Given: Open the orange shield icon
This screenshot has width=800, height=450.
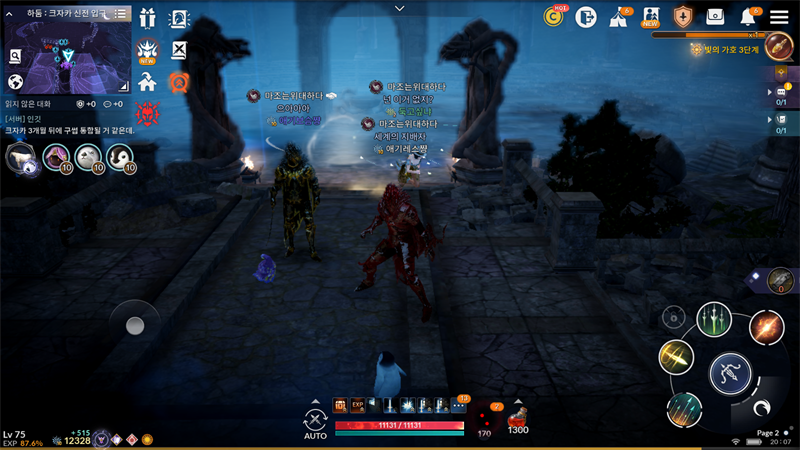Looking at the screenshot, I should coord(683,16).
